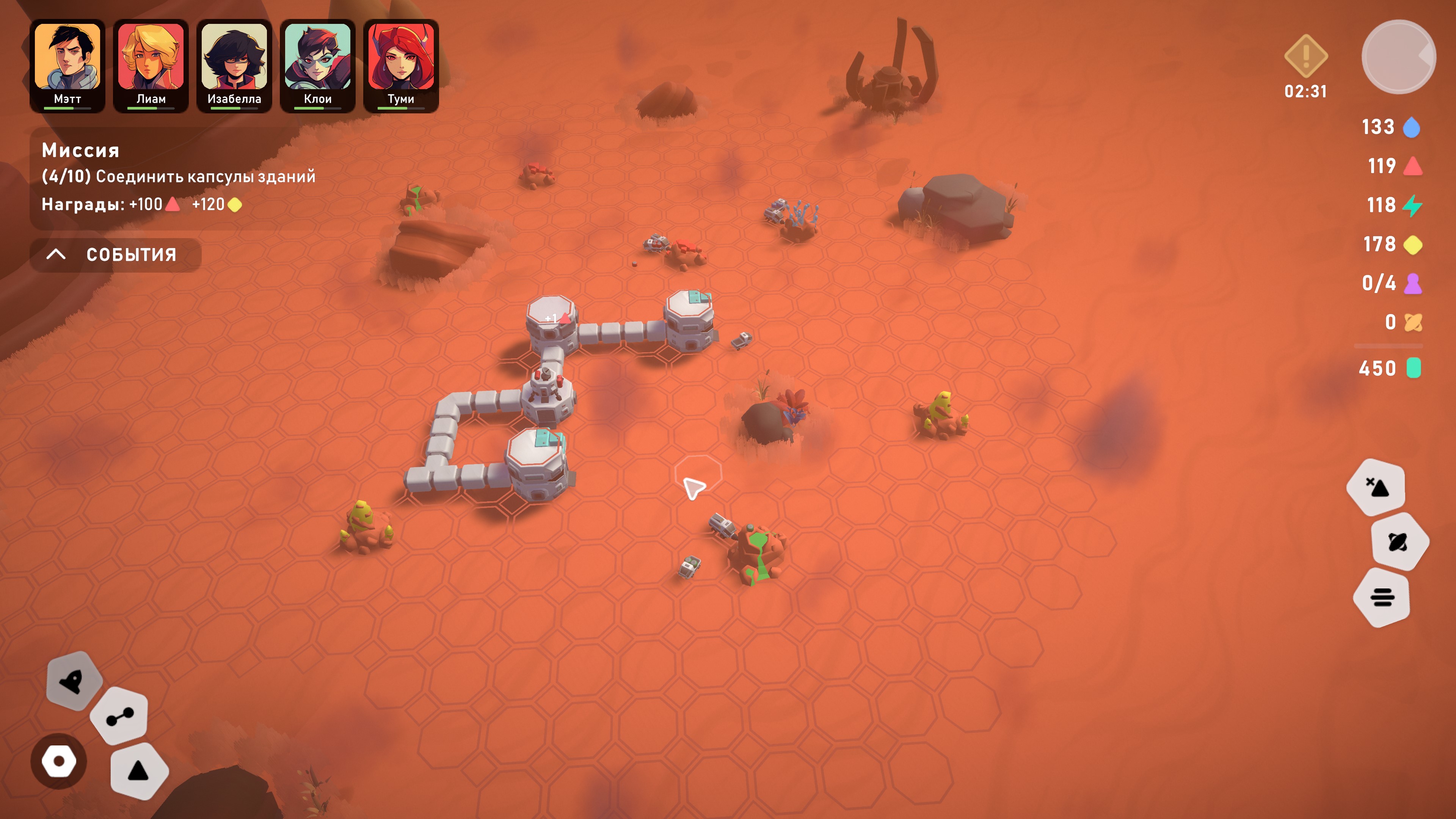The height and width of the screenshot is (819, 1456).
Task: Select Мэтт's character portrait
Action: 67,65
